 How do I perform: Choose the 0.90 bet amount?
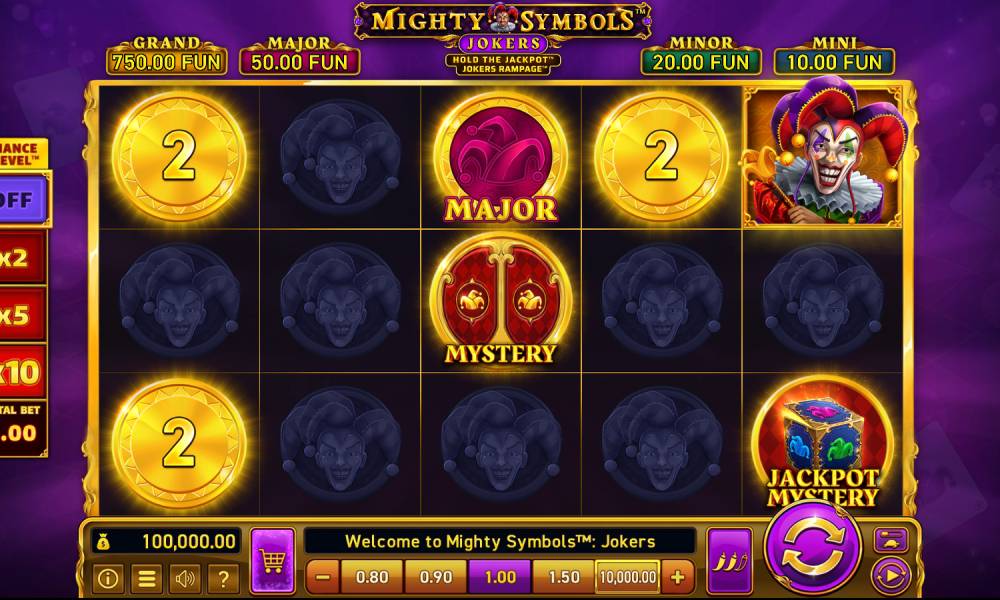[436, 577]
